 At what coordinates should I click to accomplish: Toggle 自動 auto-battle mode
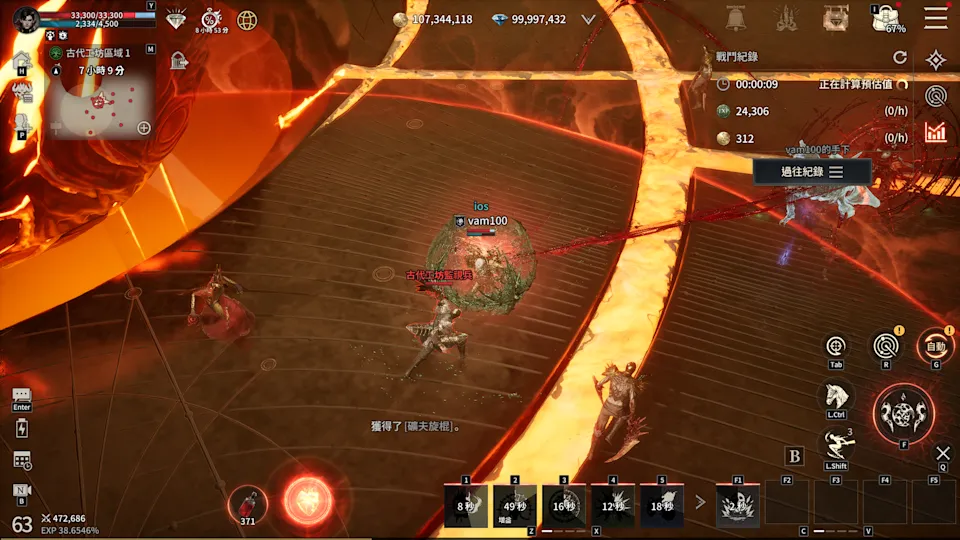(935, 346)
